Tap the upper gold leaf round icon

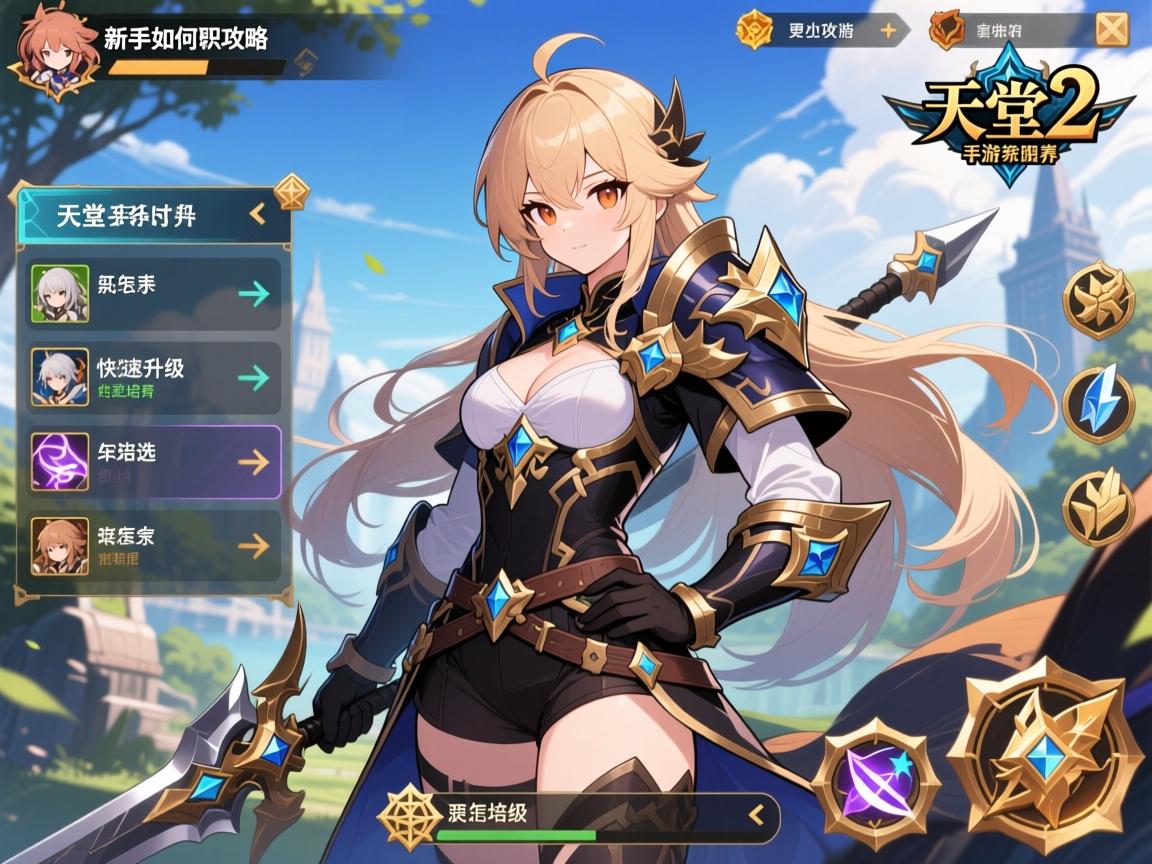point(1098,299)
